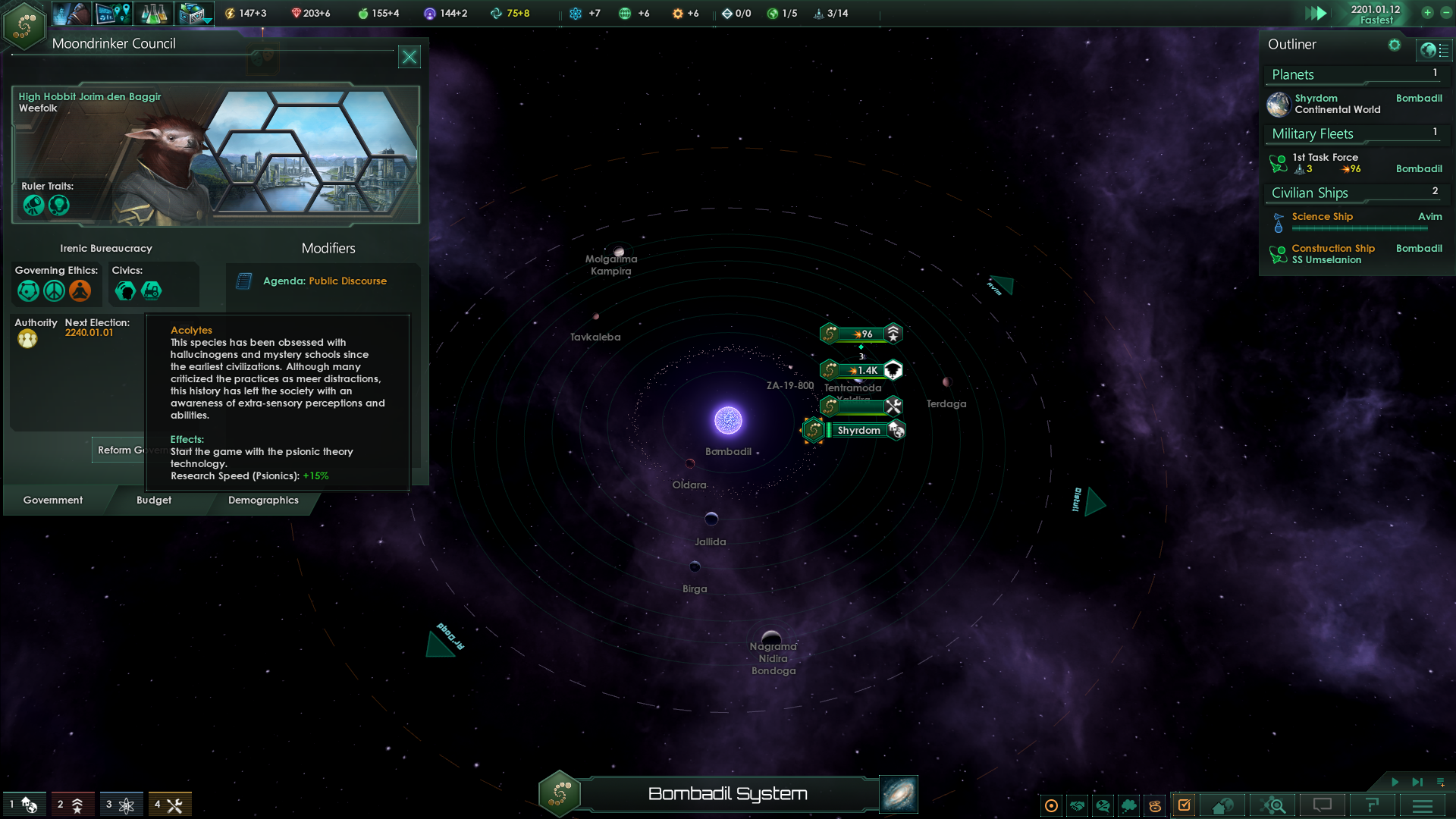
Task: Open the game menu hamburger icon
Action: click(1423, 805)
